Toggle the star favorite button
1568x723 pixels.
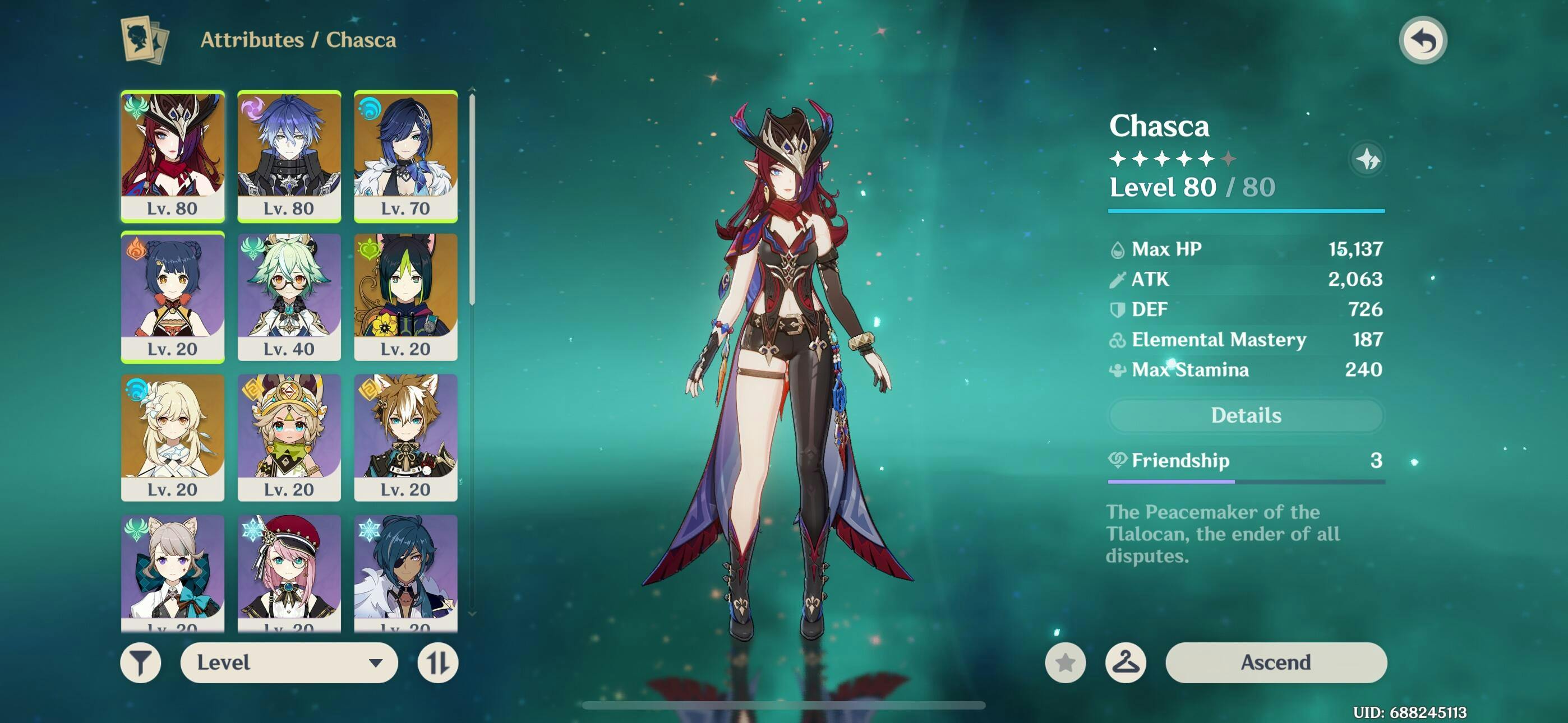click(1064, 662)
